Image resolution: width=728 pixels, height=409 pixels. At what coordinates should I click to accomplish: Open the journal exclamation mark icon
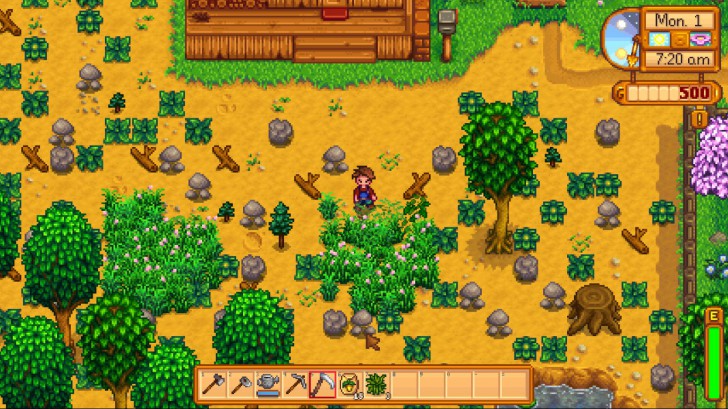pyautogui.click(x=700, y=119)
